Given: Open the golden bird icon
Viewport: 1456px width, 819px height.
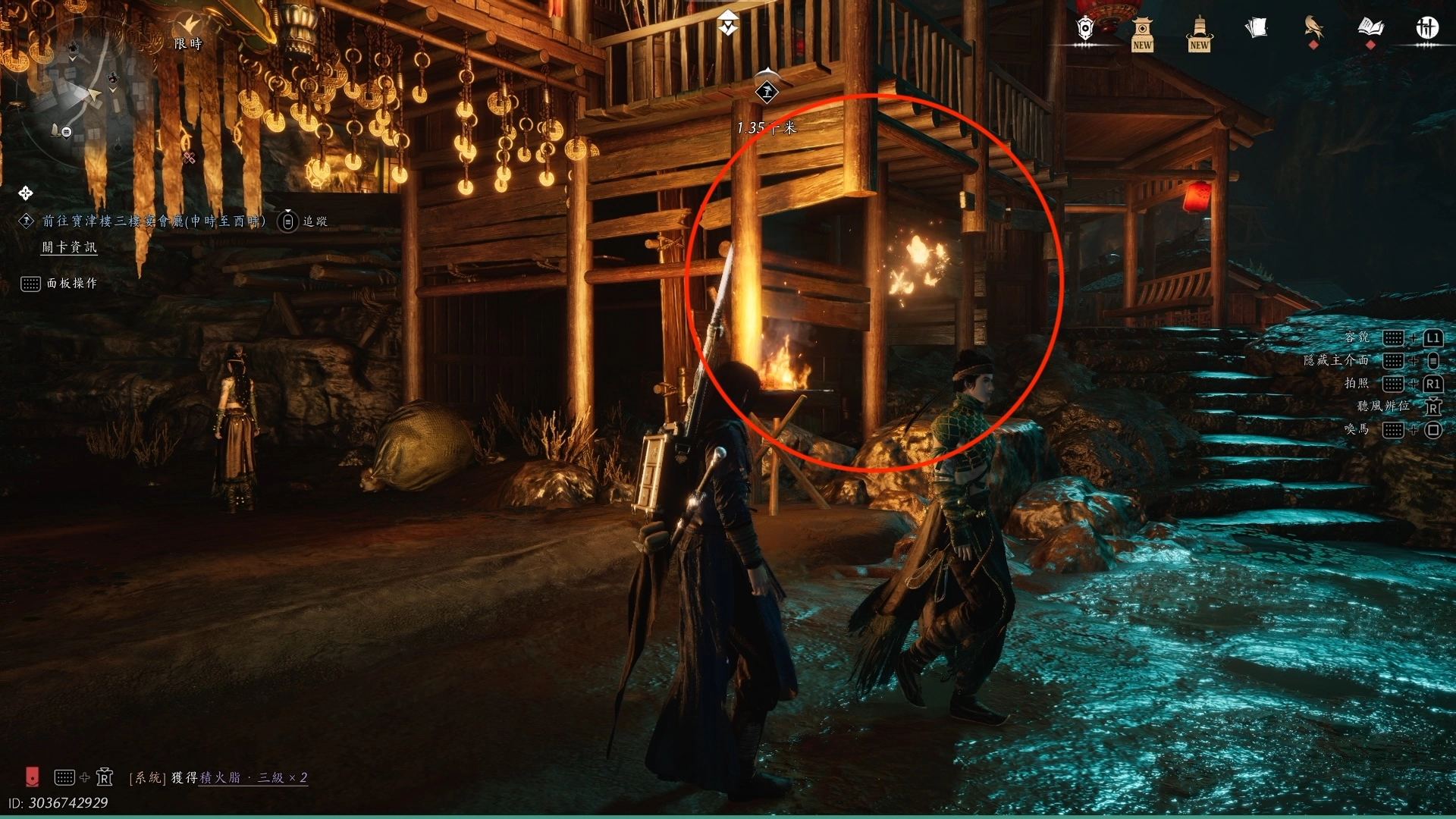Looking at the screenshot, I should (x=1313, y=29).
